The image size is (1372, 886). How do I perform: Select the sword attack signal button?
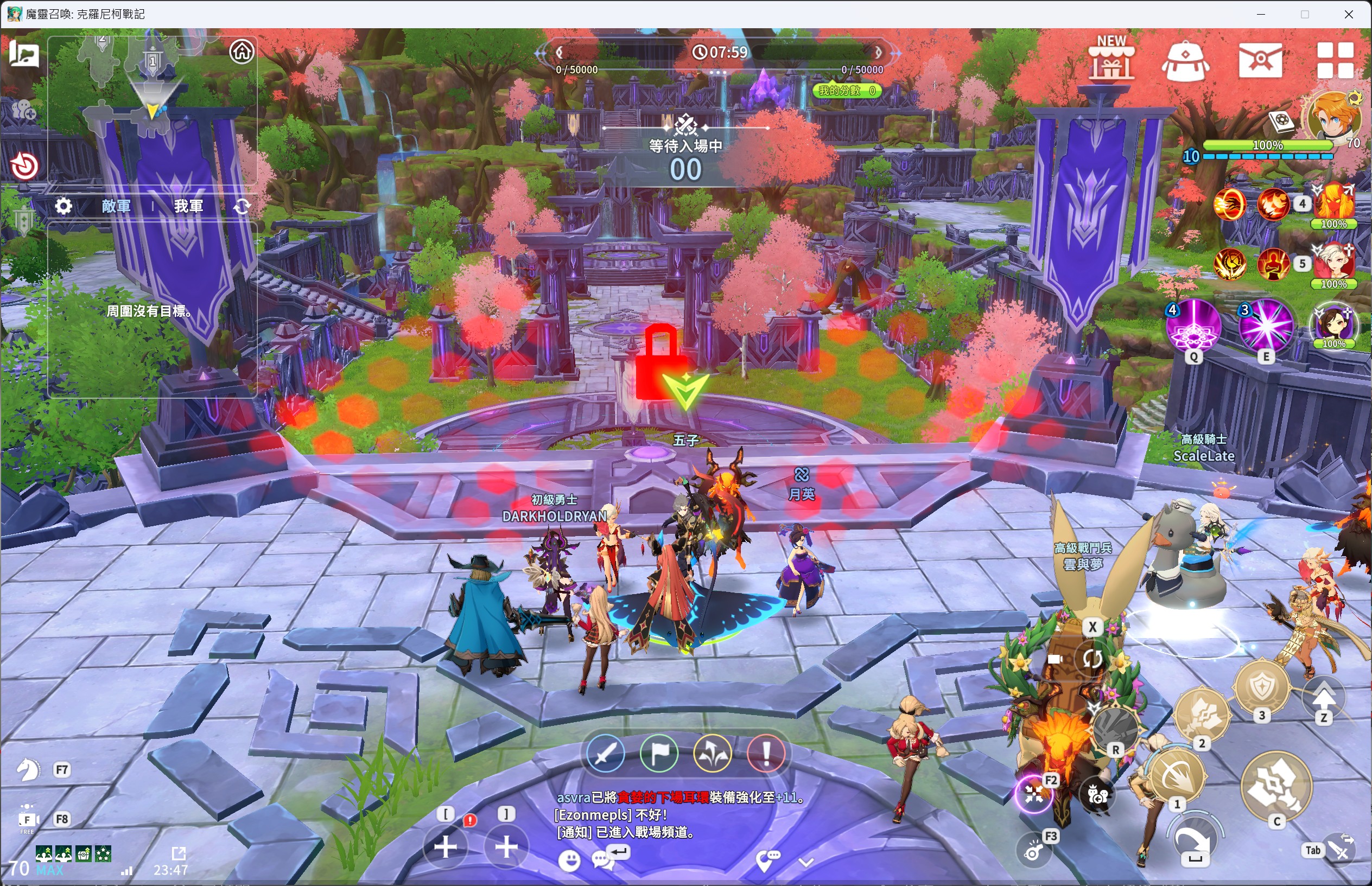pyautogui.click(x=606, y=753)
